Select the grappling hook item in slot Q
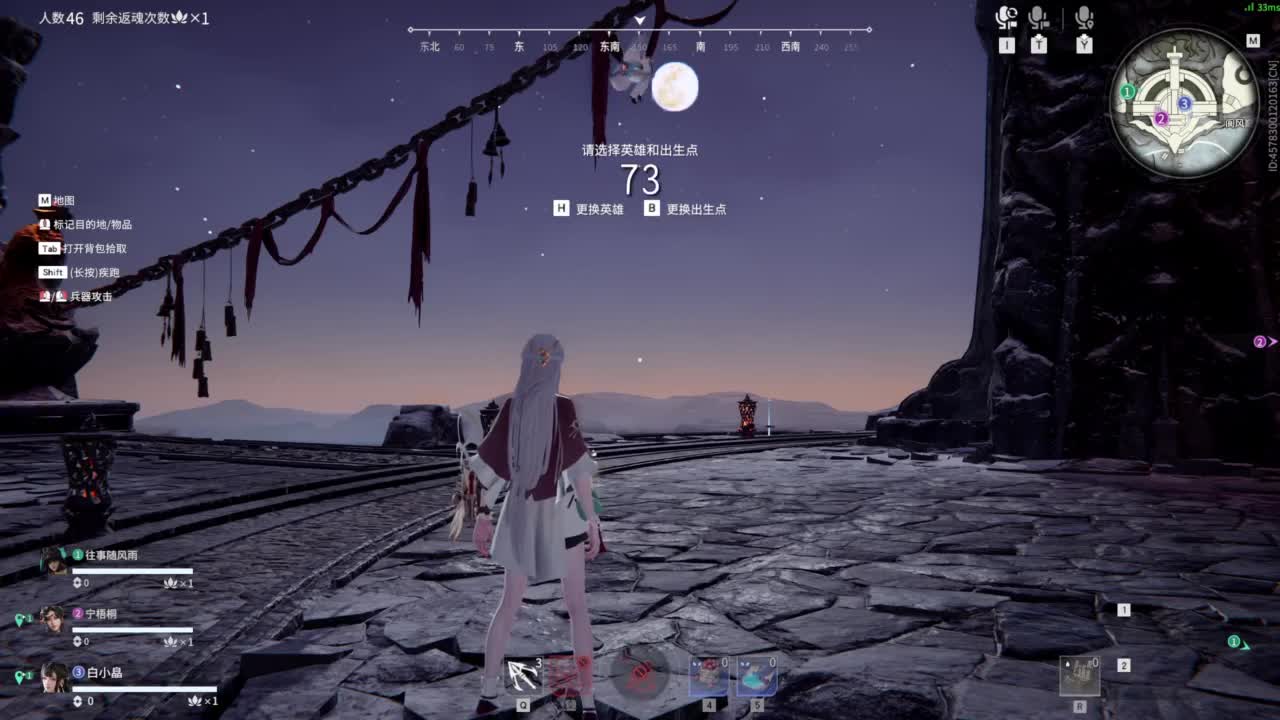The image size is (1280, 720). pos(523,675)
